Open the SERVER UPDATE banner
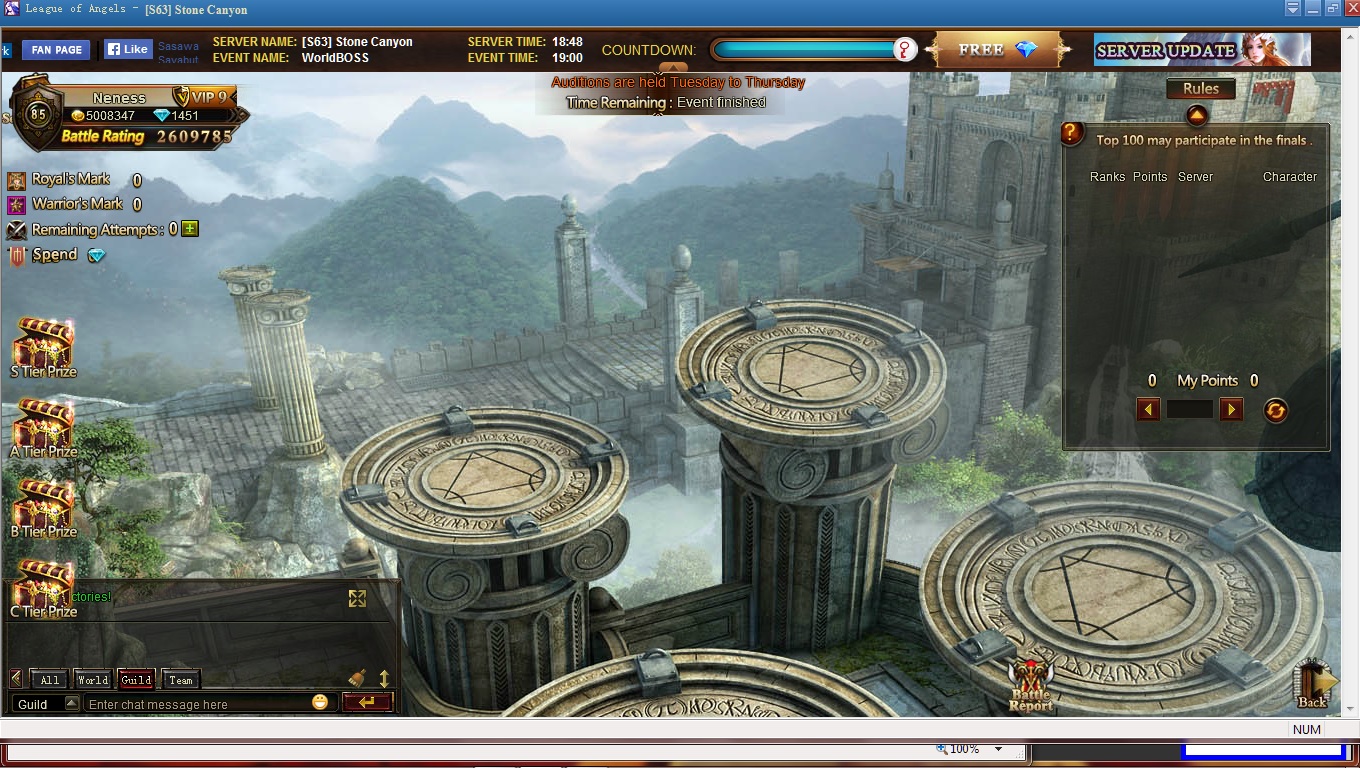 click(1201, 50)
